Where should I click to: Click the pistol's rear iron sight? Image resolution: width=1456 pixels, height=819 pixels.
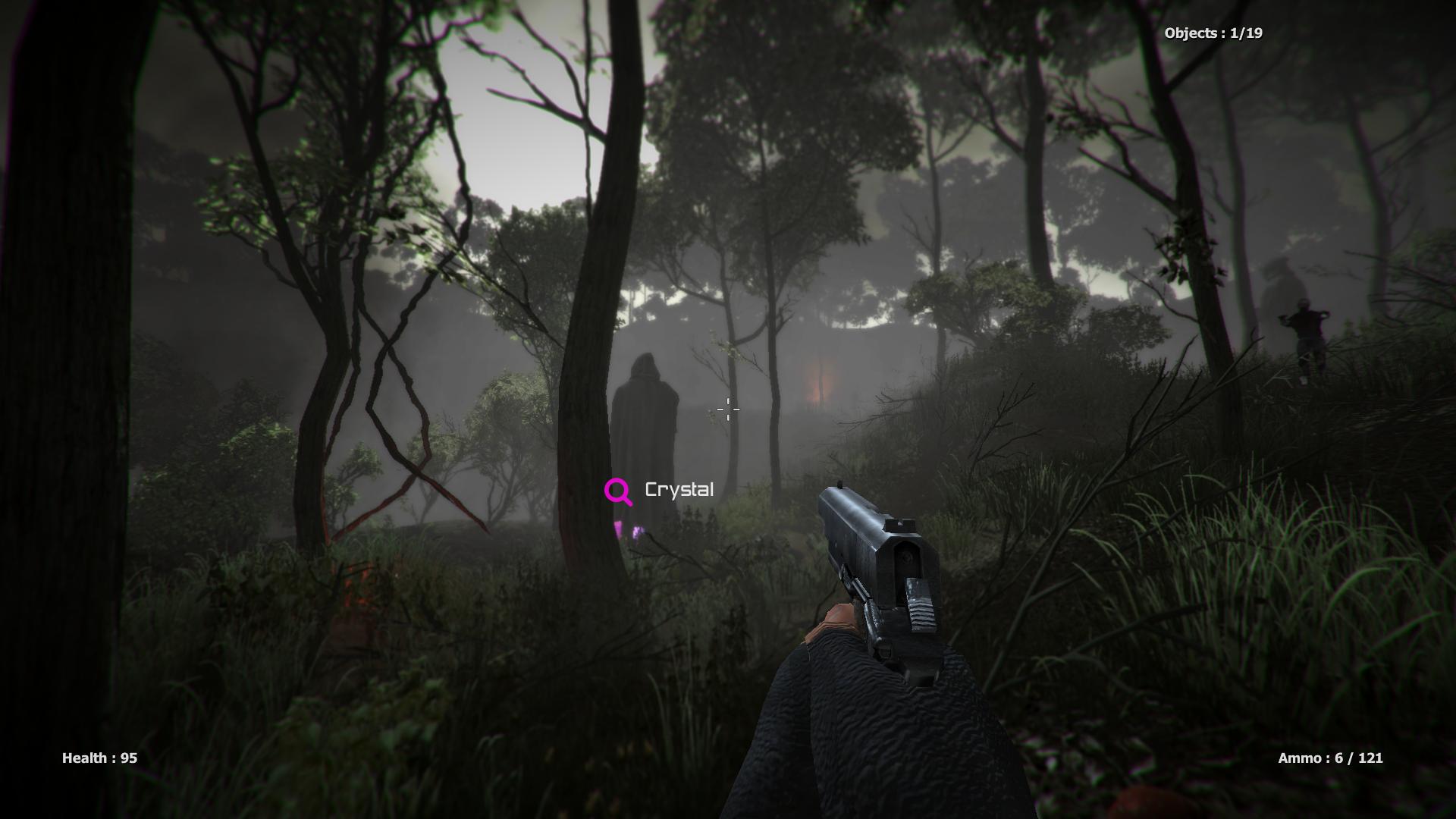coord(899,523)
